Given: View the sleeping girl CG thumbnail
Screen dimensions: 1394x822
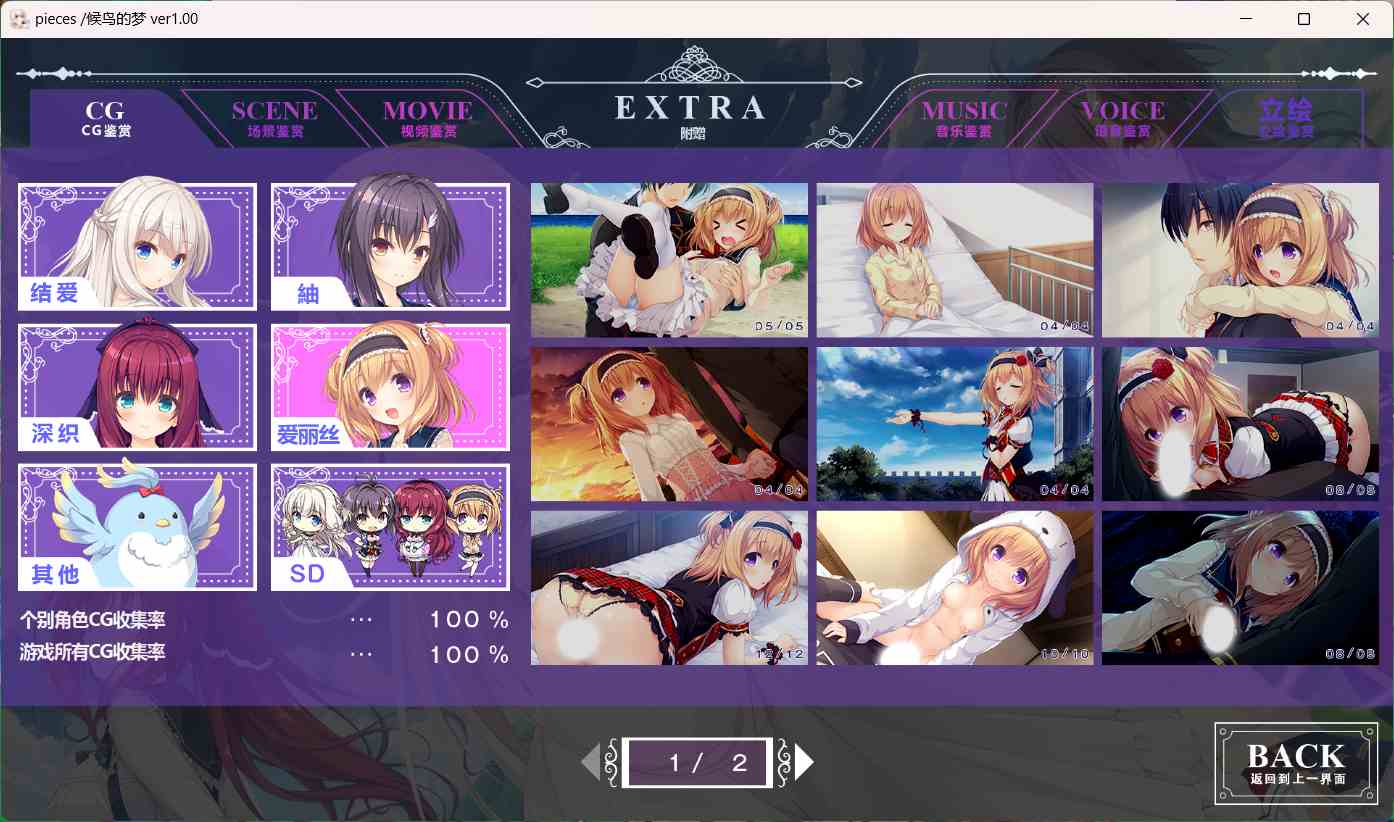Looking at the screenshot, I should pos(954,260).
